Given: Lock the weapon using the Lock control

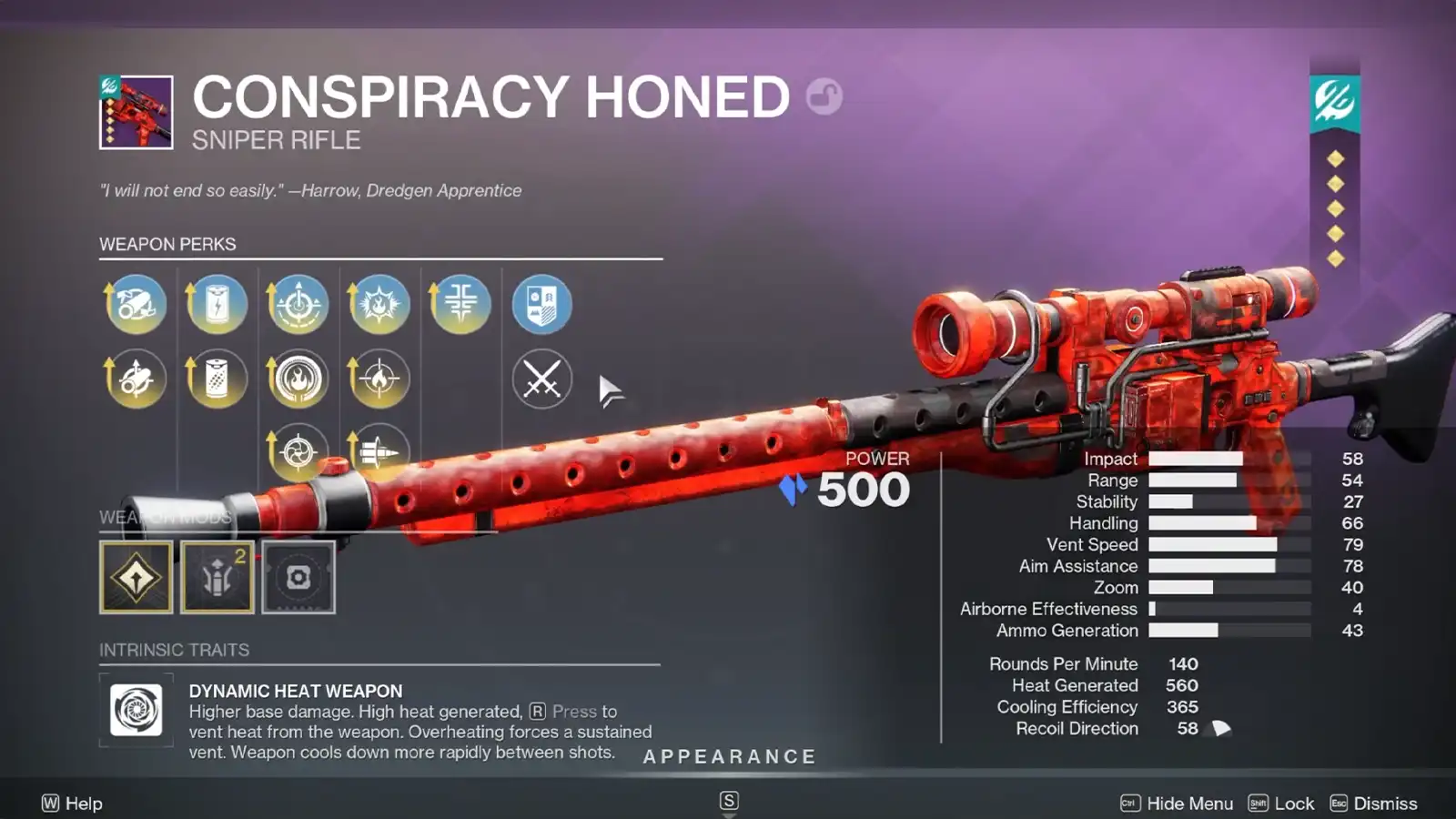Looking at the screenshot, I should coord(1293,804).
